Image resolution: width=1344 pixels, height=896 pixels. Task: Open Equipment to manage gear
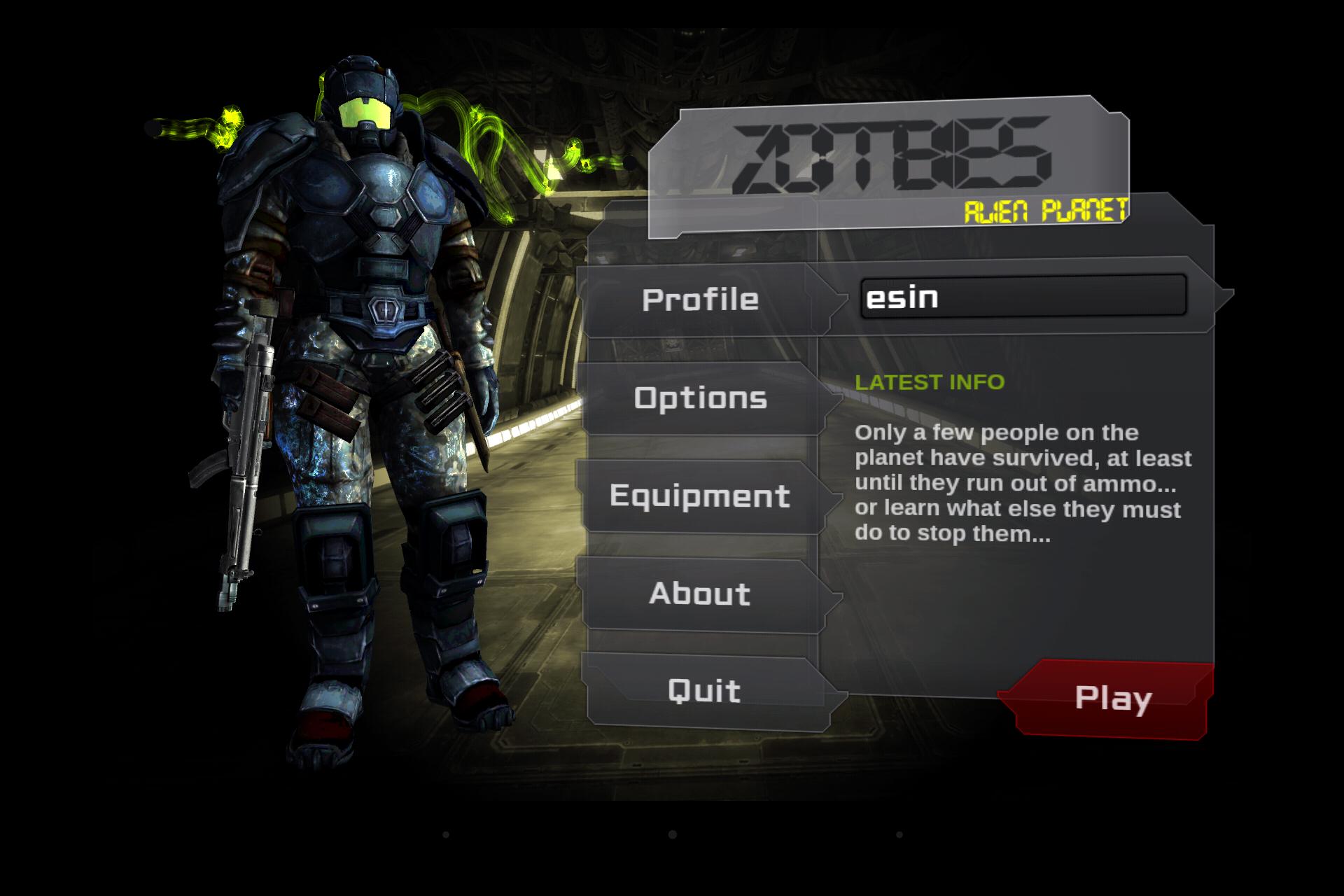[x=700, y=497]
